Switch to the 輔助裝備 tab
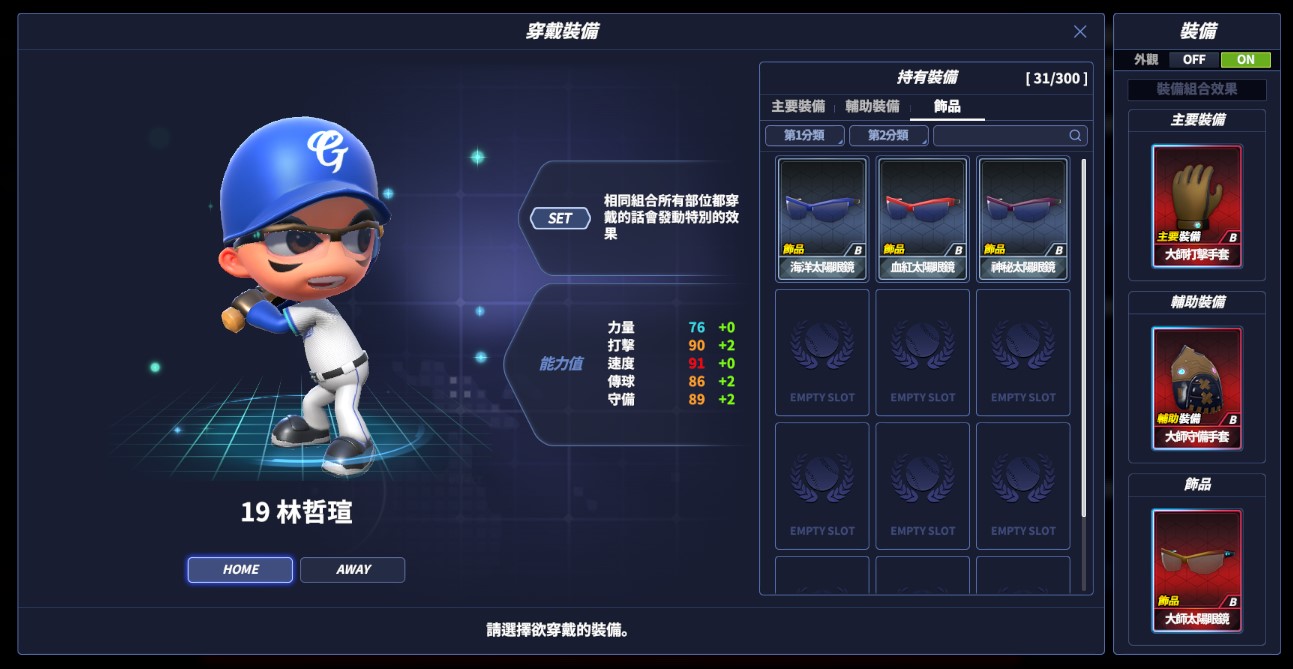The width and height of the screenshot is (1293, 669). pyautogui.click(x=872, y=107)
